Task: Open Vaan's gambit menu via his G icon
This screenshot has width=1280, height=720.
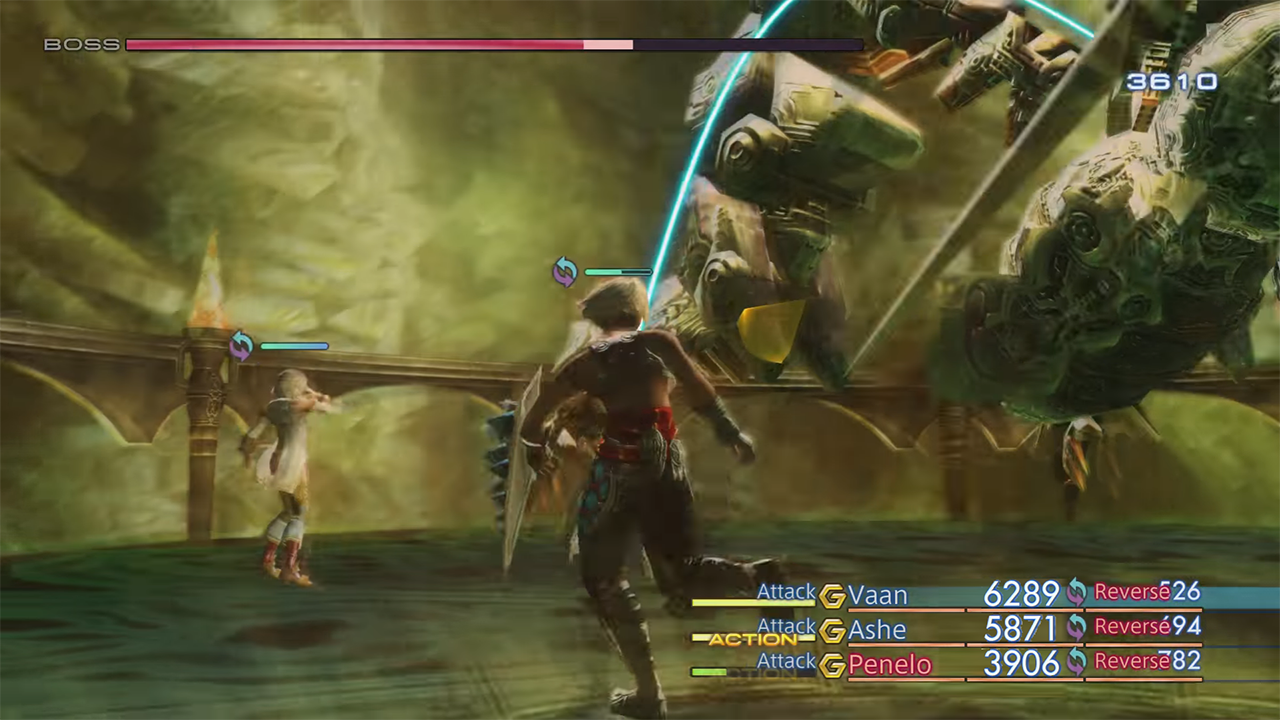Action: coord(833,593)
